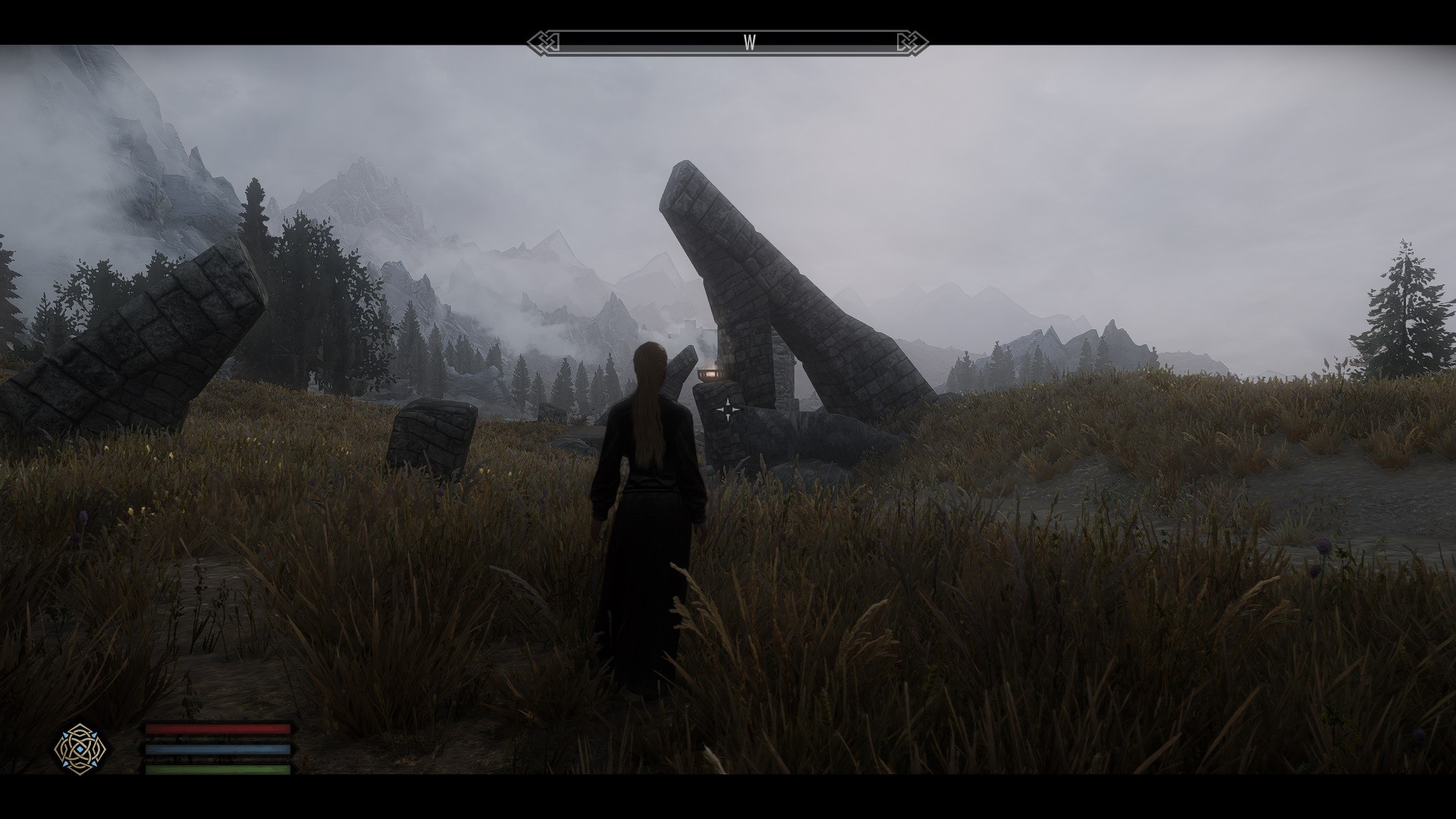Click the compass bar showing W

[x=727, y=42]
